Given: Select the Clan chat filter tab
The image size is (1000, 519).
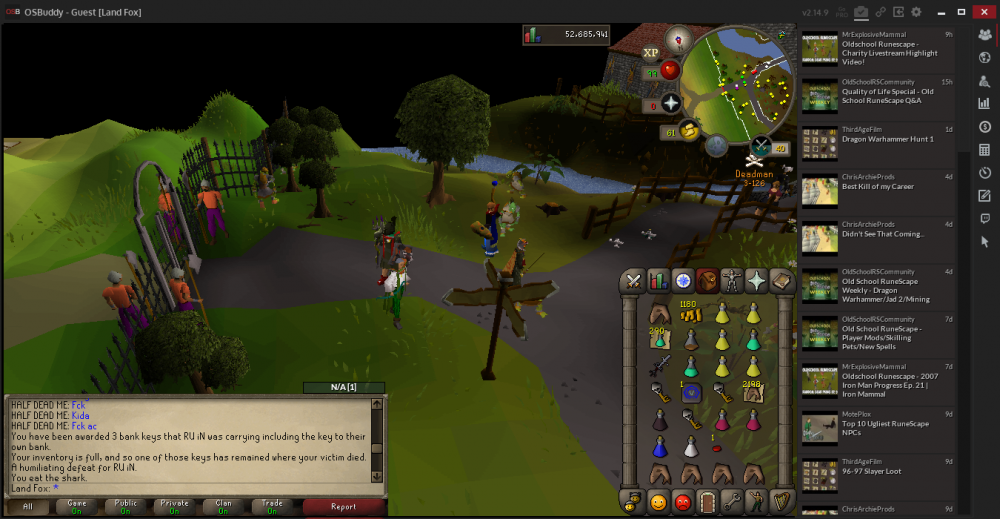Looking at the screenshot, I should pos(222,506).
